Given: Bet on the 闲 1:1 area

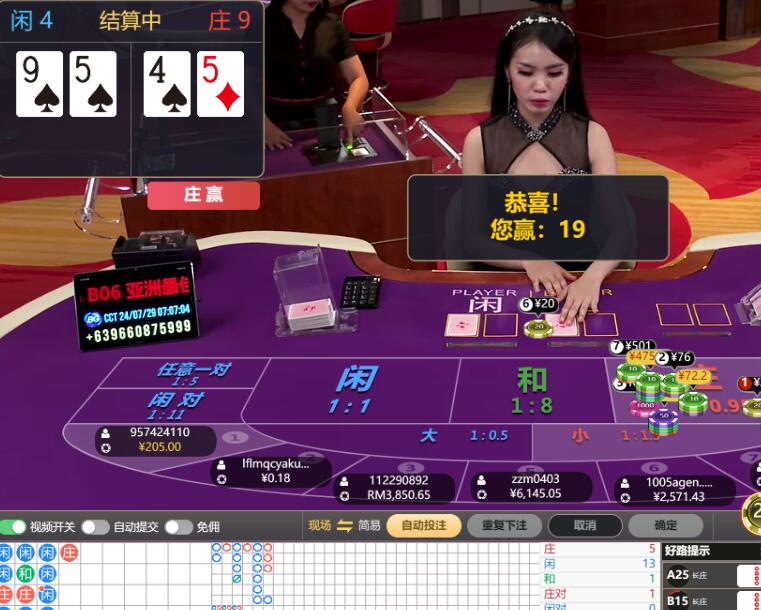Looking at the screenshot, I should [355, 390].
